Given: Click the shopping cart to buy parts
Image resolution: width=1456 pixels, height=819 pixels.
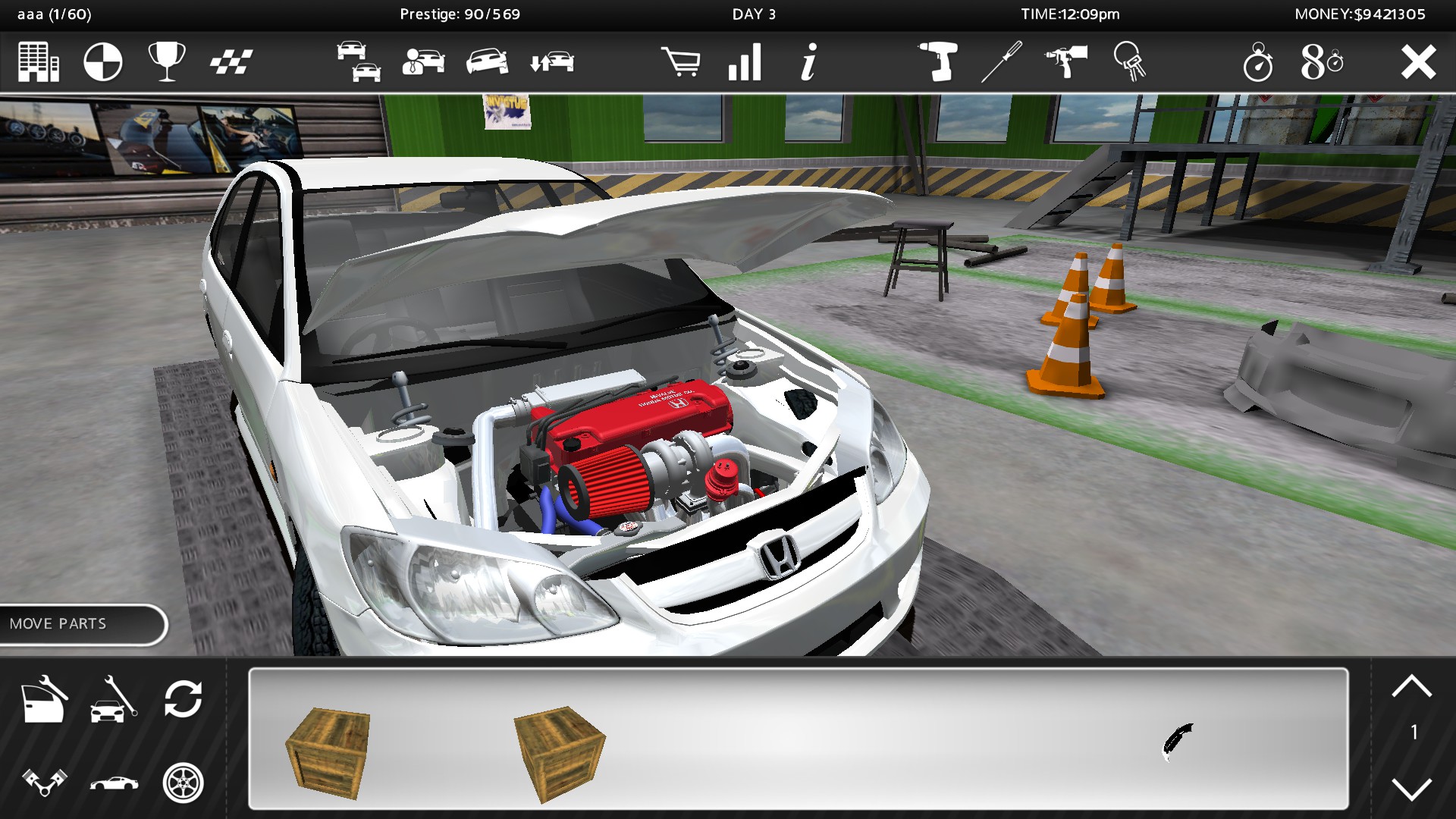Looking at the screenshot, I should point(682,63).
